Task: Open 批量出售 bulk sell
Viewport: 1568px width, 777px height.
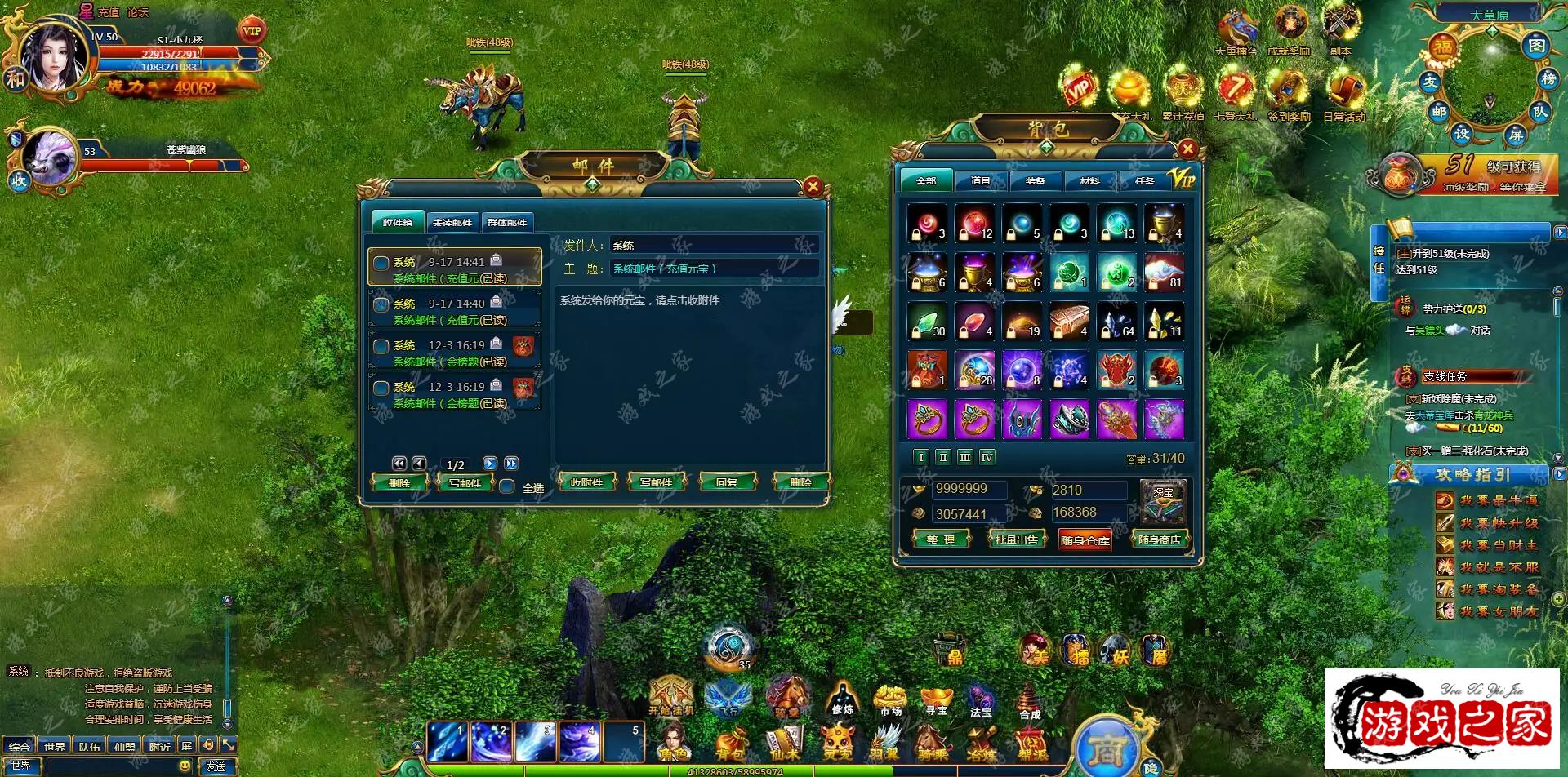Action: pyautogui.click(x=1016, y=539)
